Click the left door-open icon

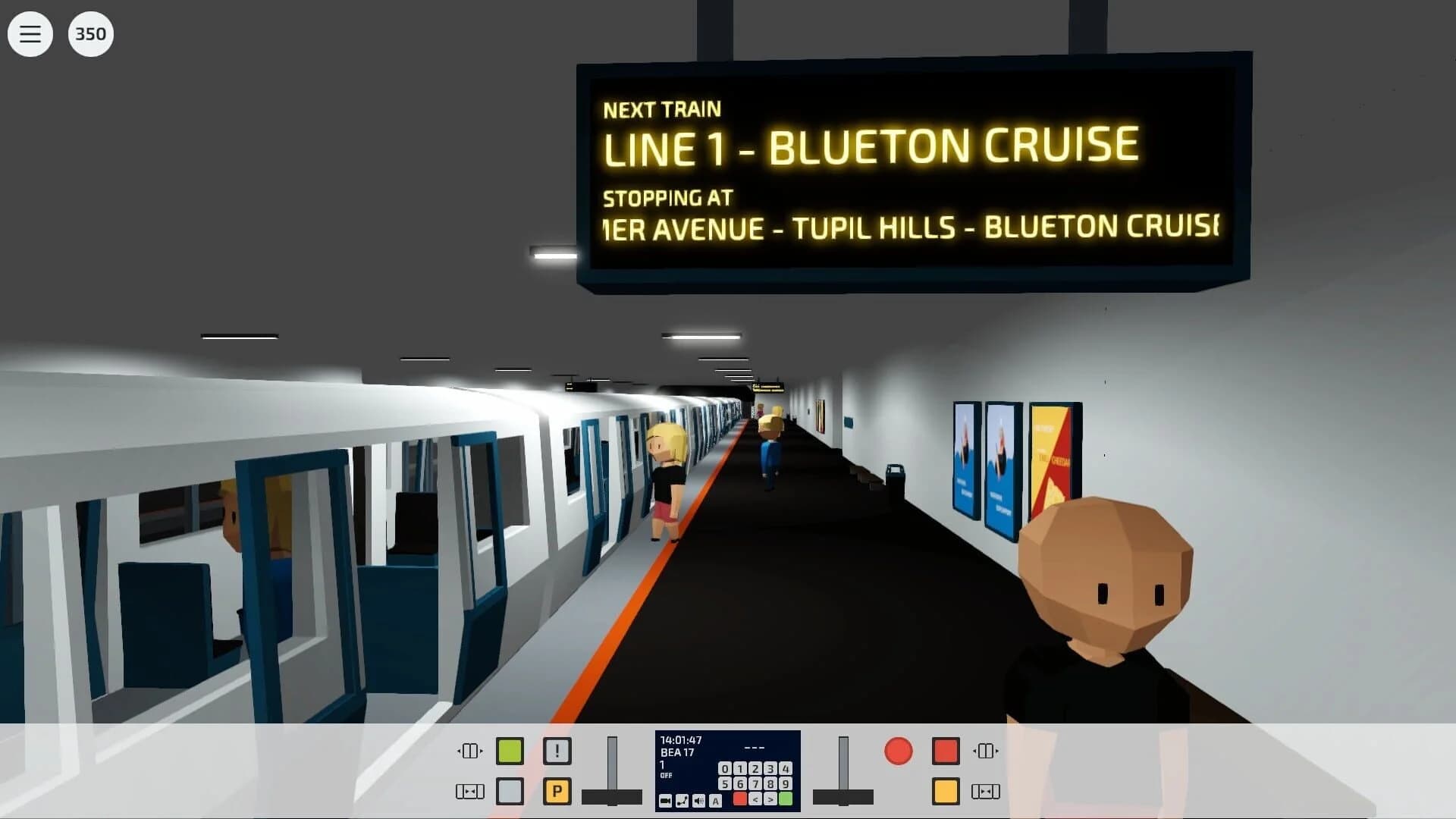tap(469, 751)
